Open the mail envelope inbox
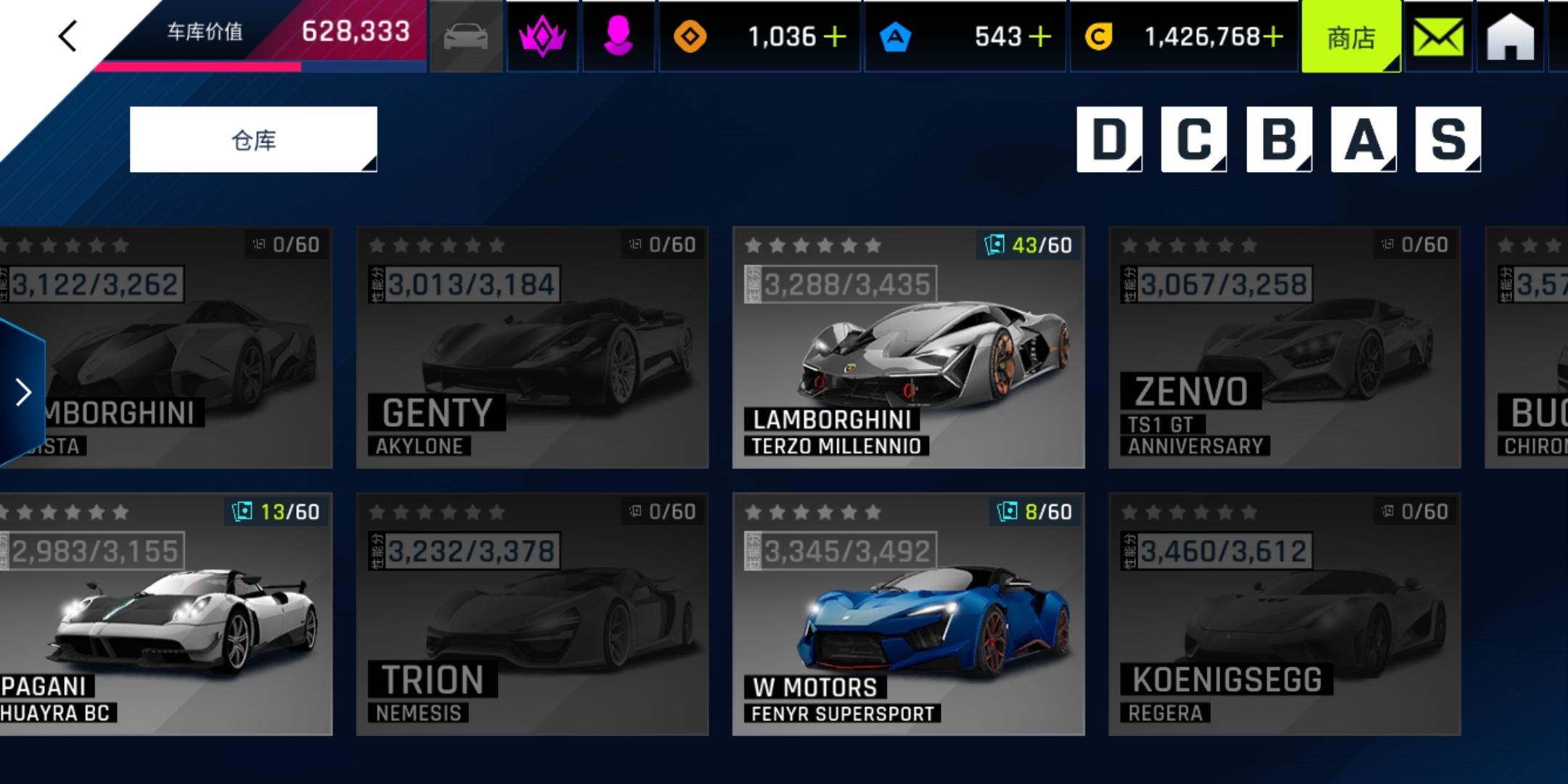The height and width of the screenshot is (784, 1568). pyautogui.click(x=1438, y=36)
